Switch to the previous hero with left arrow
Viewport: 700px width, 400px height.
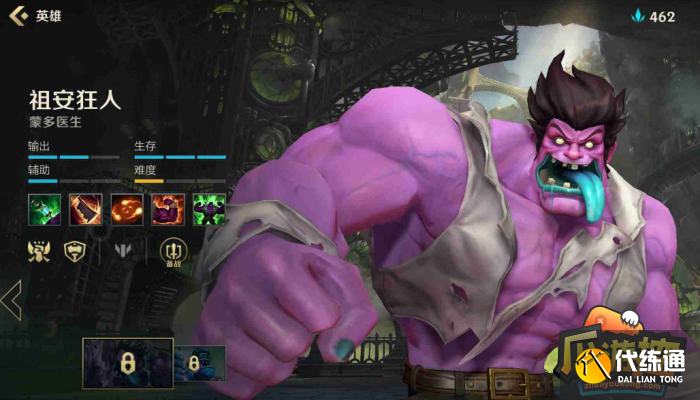coord(12,300)
